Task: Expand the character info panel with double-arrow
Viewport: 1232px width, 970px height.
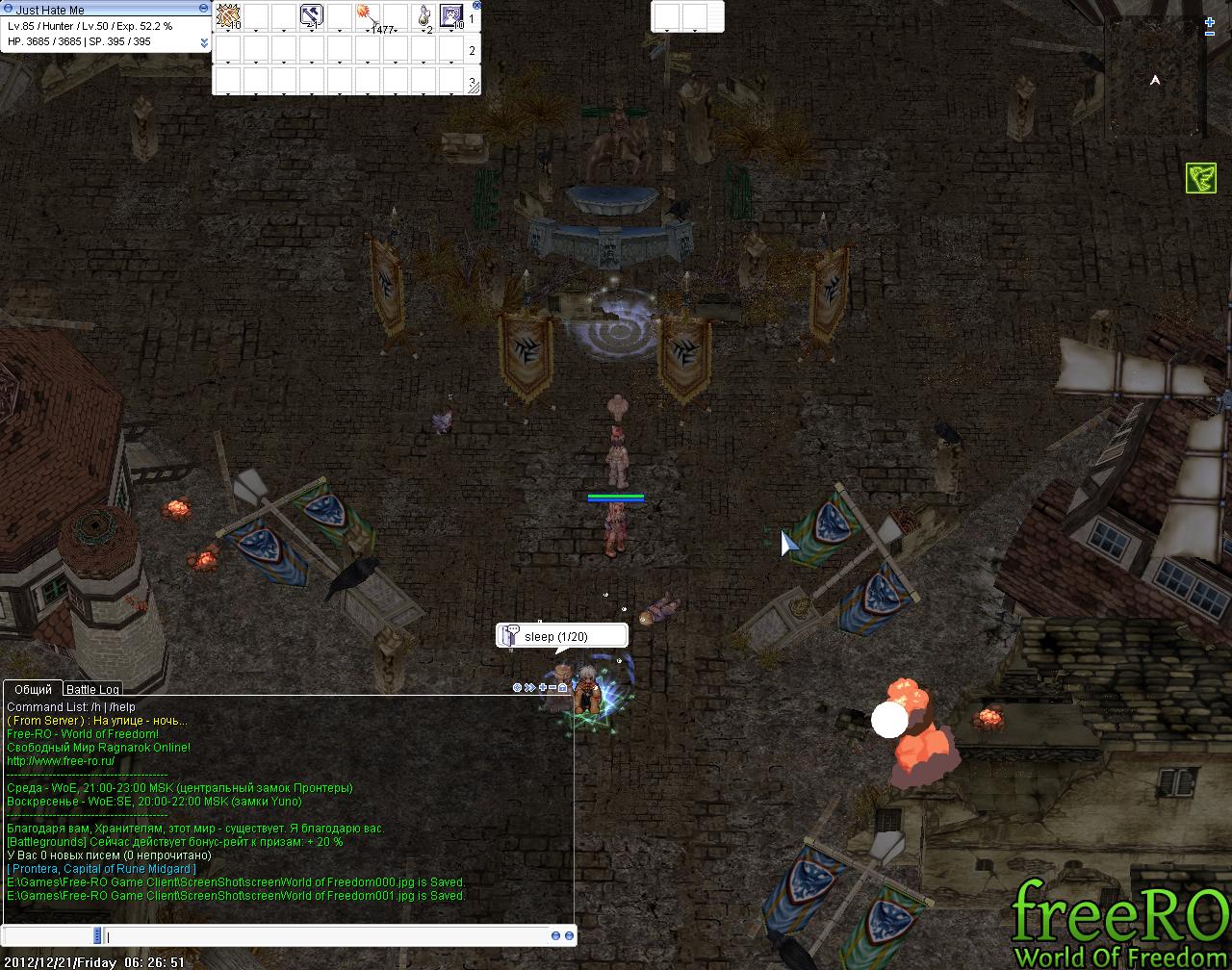Action: pyautogui.click(x=204, y=42)
